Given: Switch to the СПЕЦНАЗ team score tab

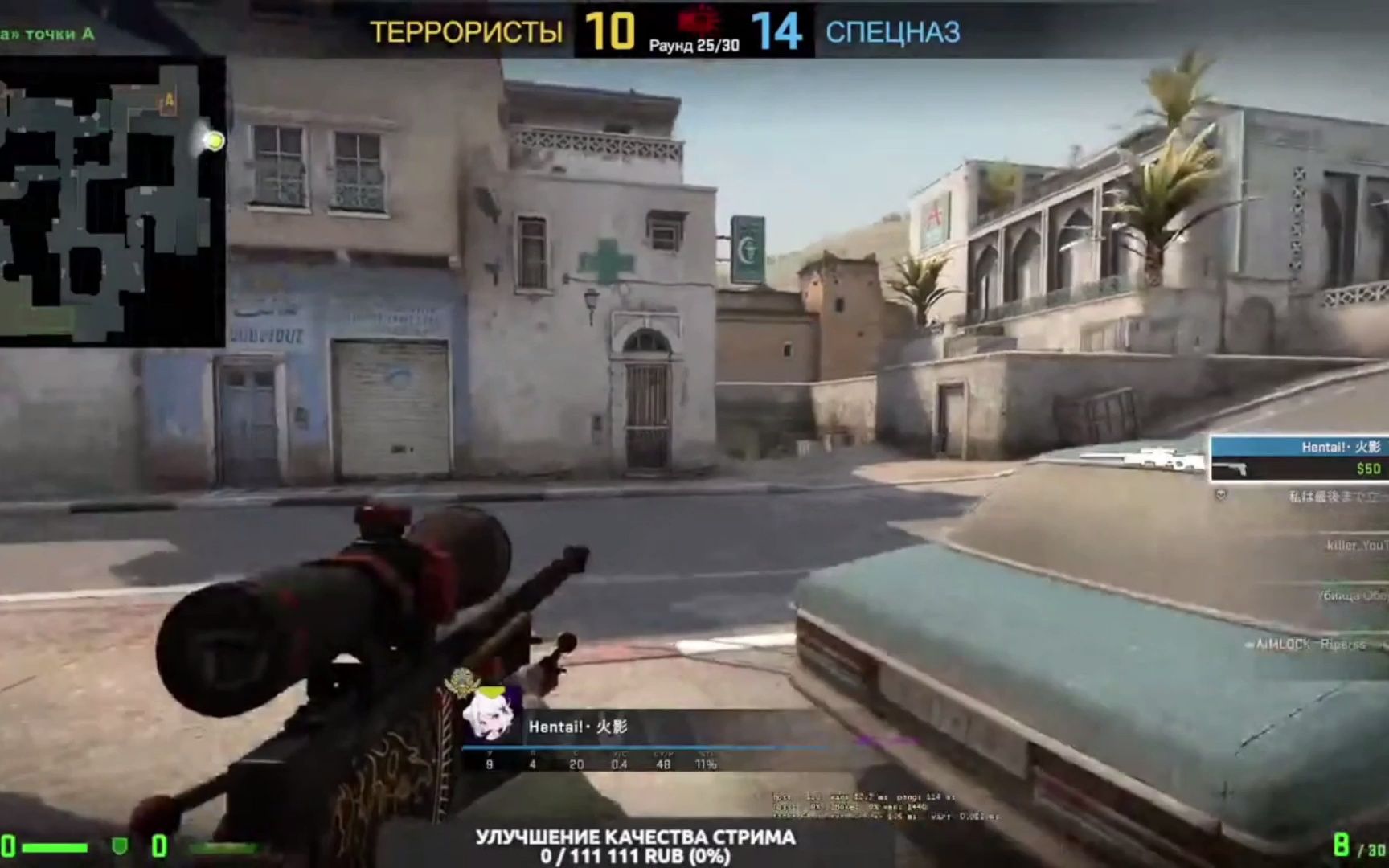Looking at the screenshot, I should [892, 32].
